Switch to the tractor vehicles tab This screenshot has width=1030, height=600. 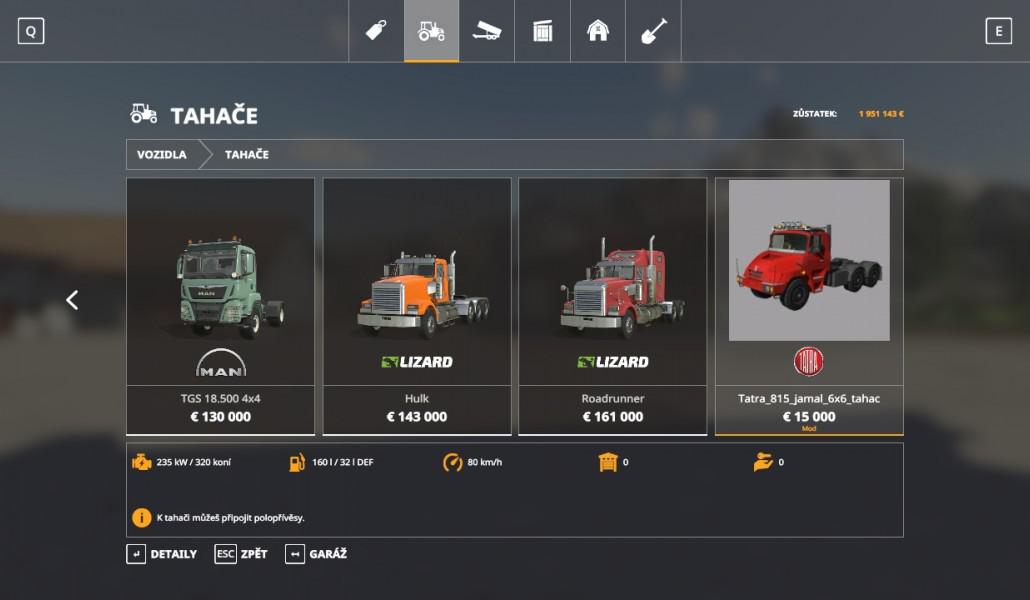[431, 31]
